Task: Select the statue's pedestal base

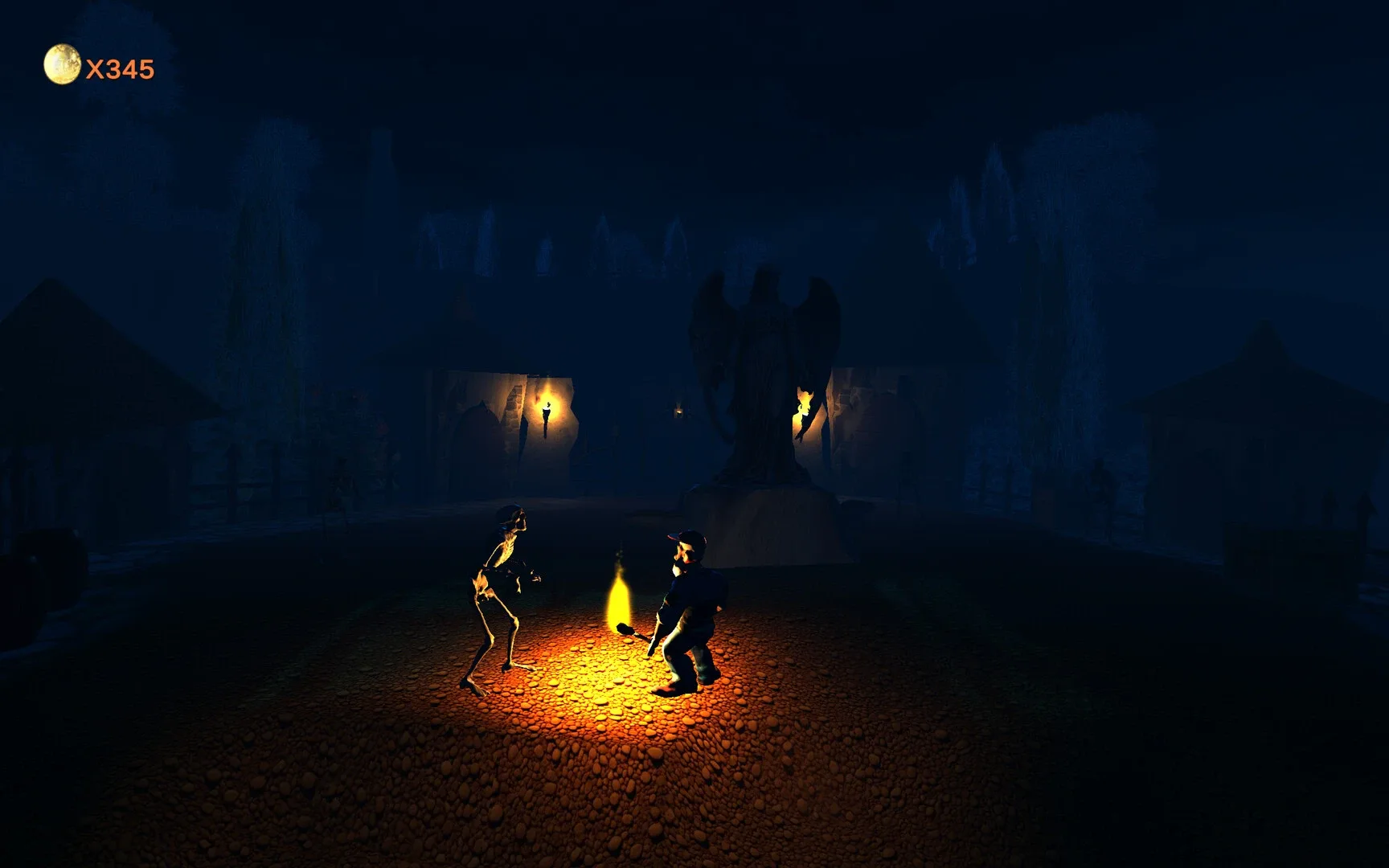Action: tap(764, 502)
